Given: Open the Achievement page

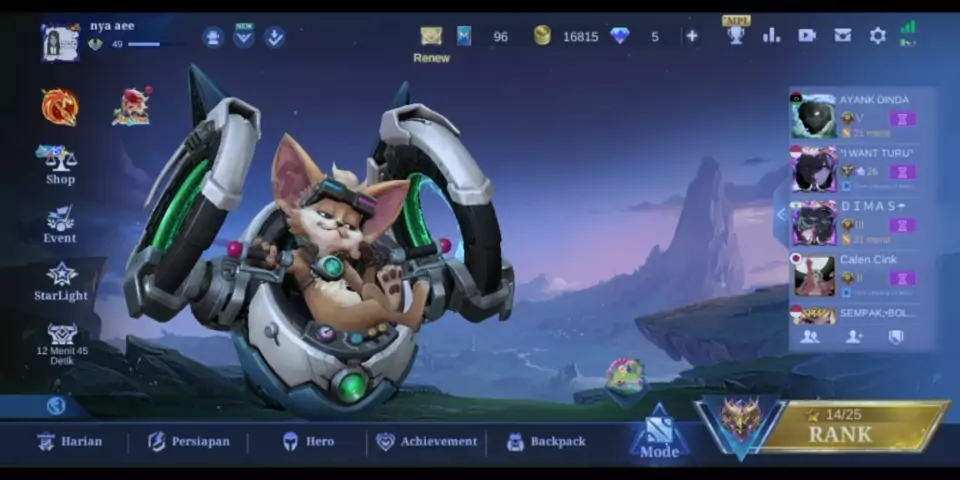Looking at the screenshot, I should pos(426,441).
